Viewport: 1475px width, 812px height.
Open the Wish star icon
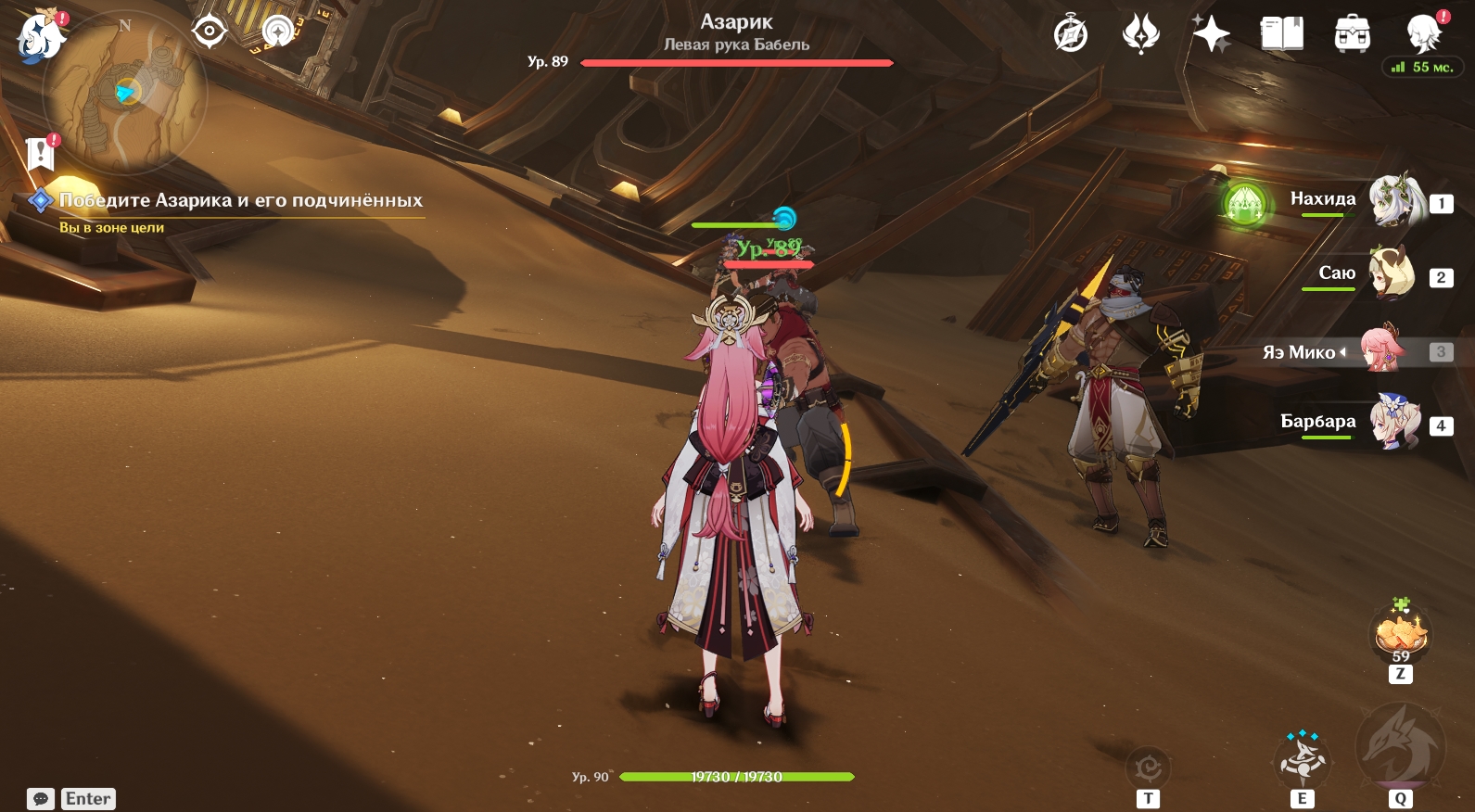(1211, 35)
